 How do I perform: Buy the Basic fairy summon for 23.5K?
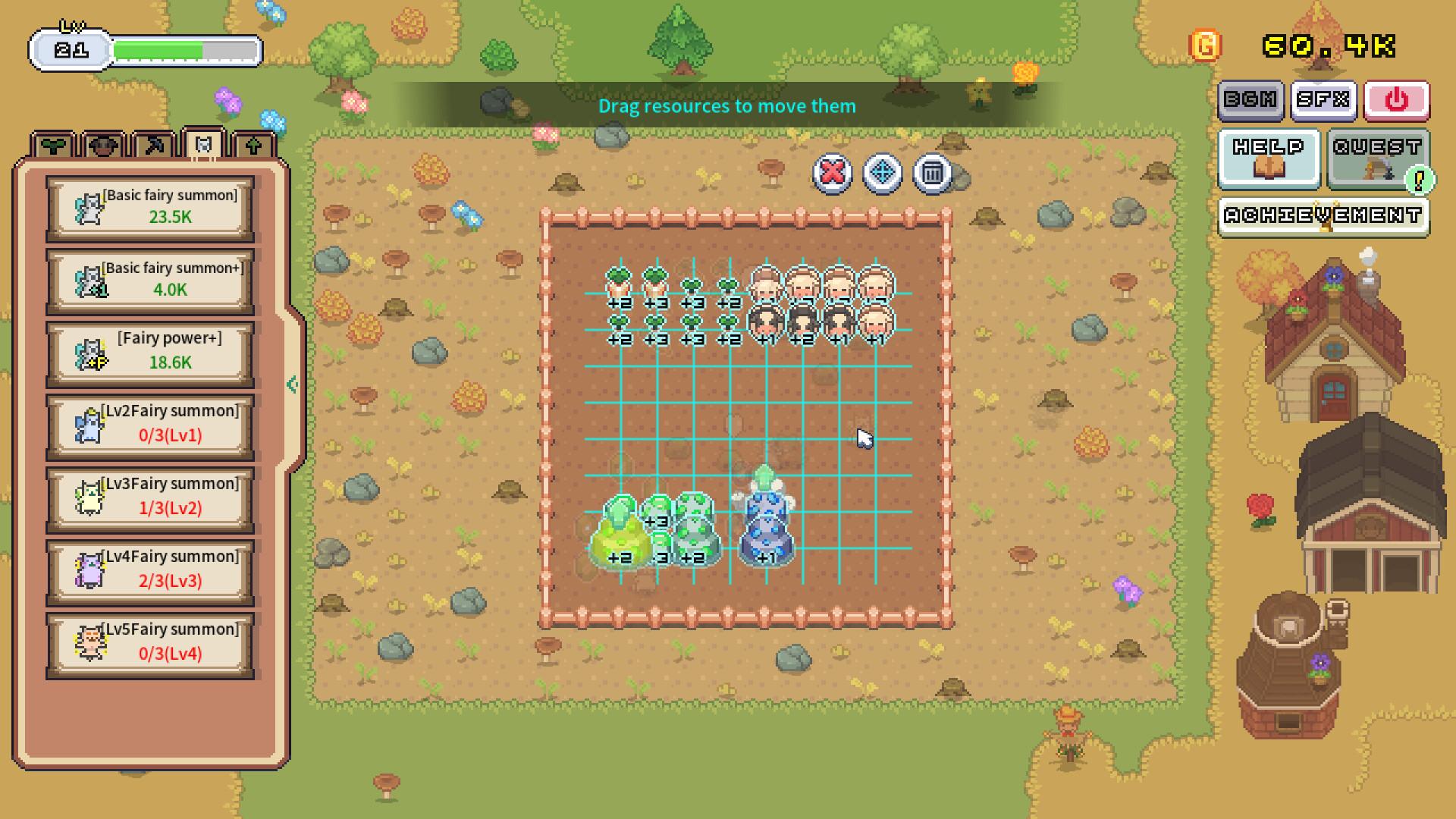[149, 206]
